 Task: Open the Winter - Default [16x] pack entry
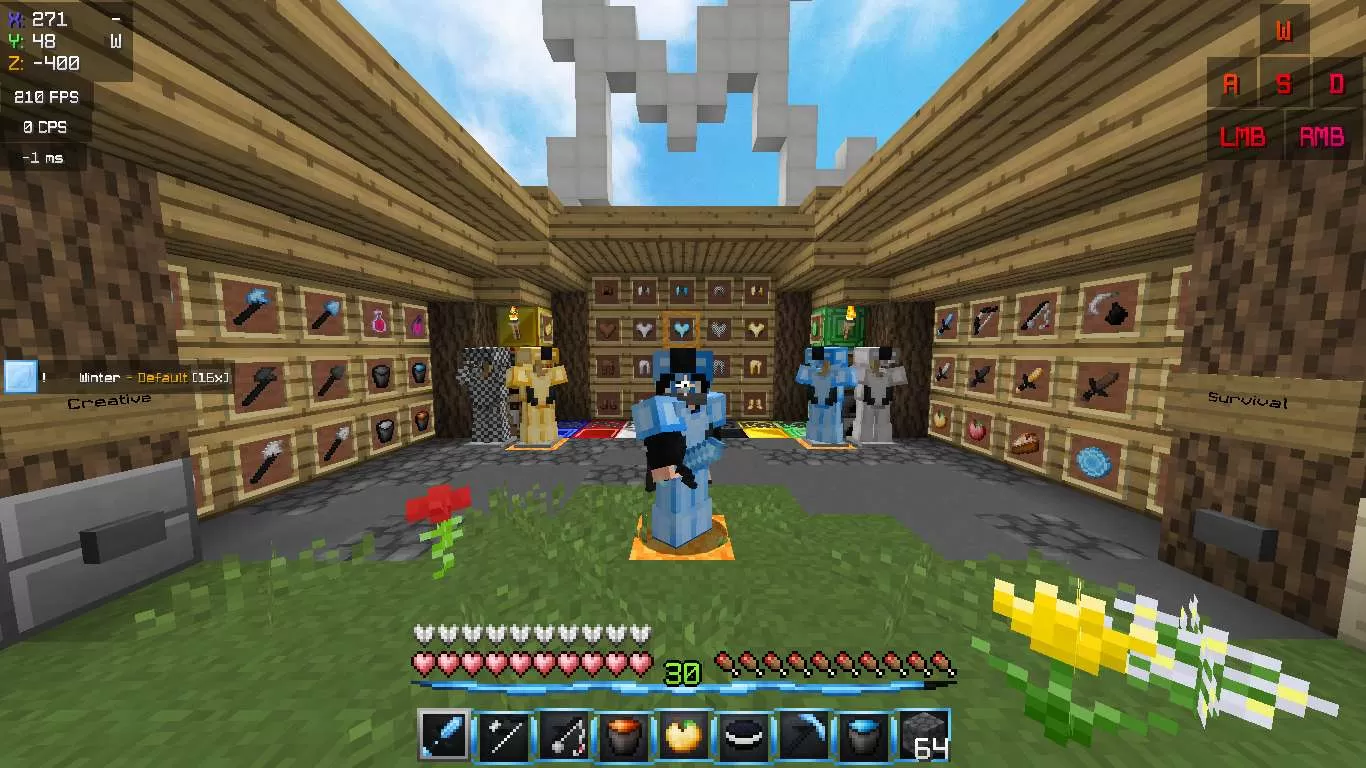coord(155,378)
